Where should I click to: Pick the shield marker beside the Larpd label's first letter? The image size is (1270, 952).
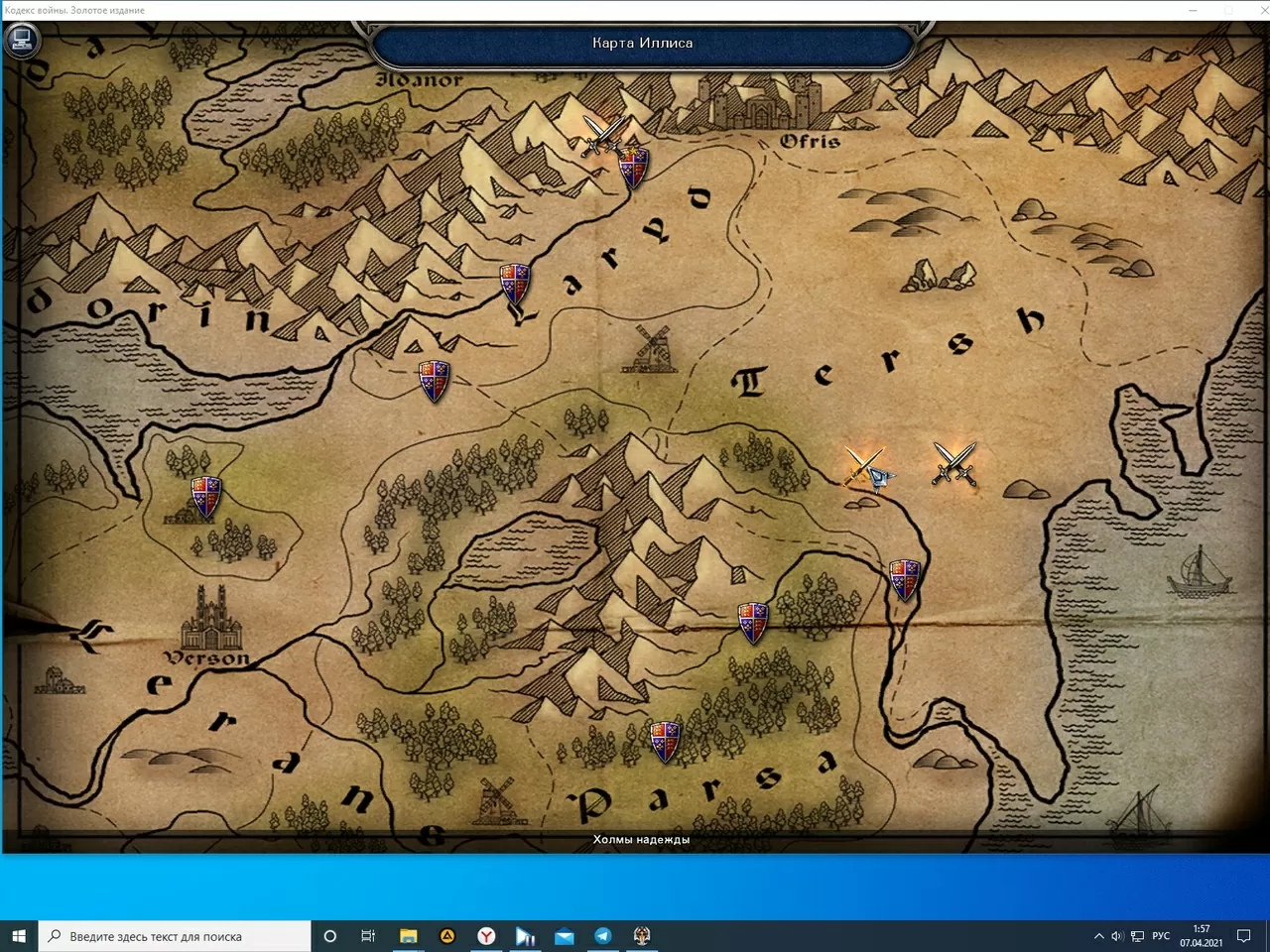514,284
